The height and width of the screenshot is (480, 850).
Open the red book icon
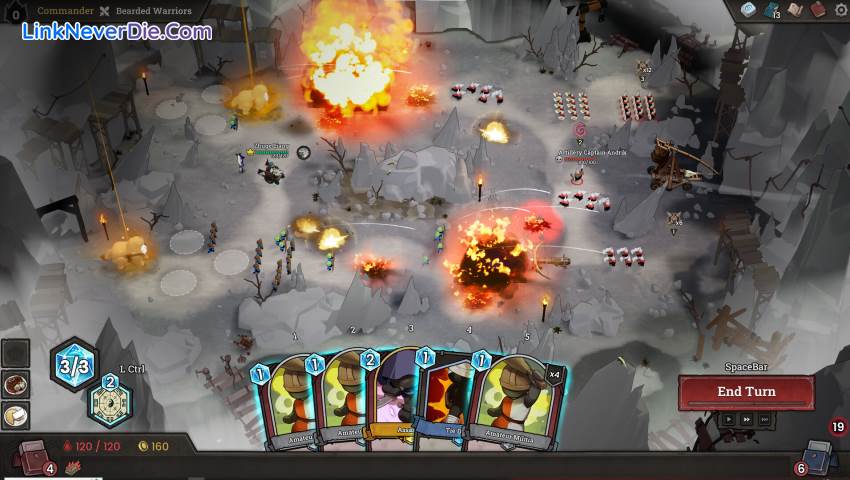coord(817,9)
